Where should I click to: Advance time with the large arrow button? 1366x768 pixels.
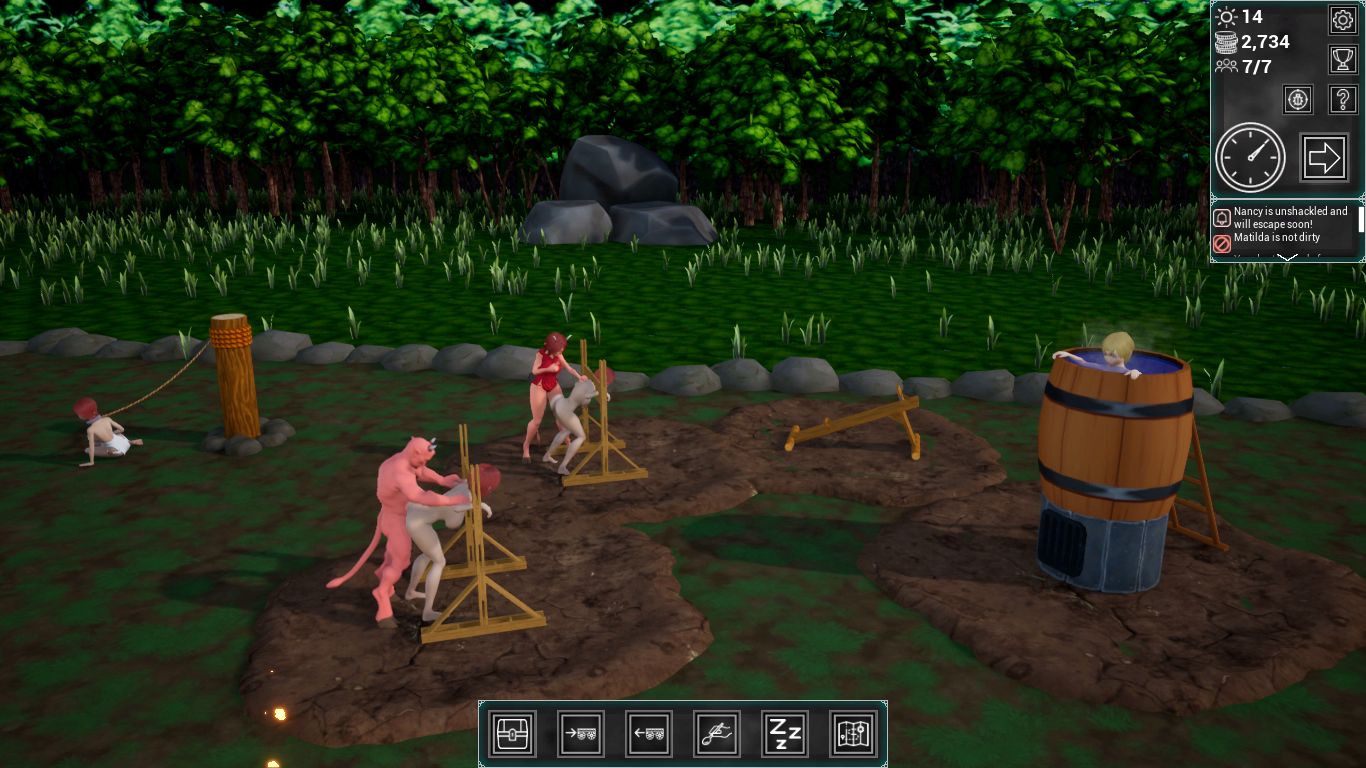(1324, 157)
